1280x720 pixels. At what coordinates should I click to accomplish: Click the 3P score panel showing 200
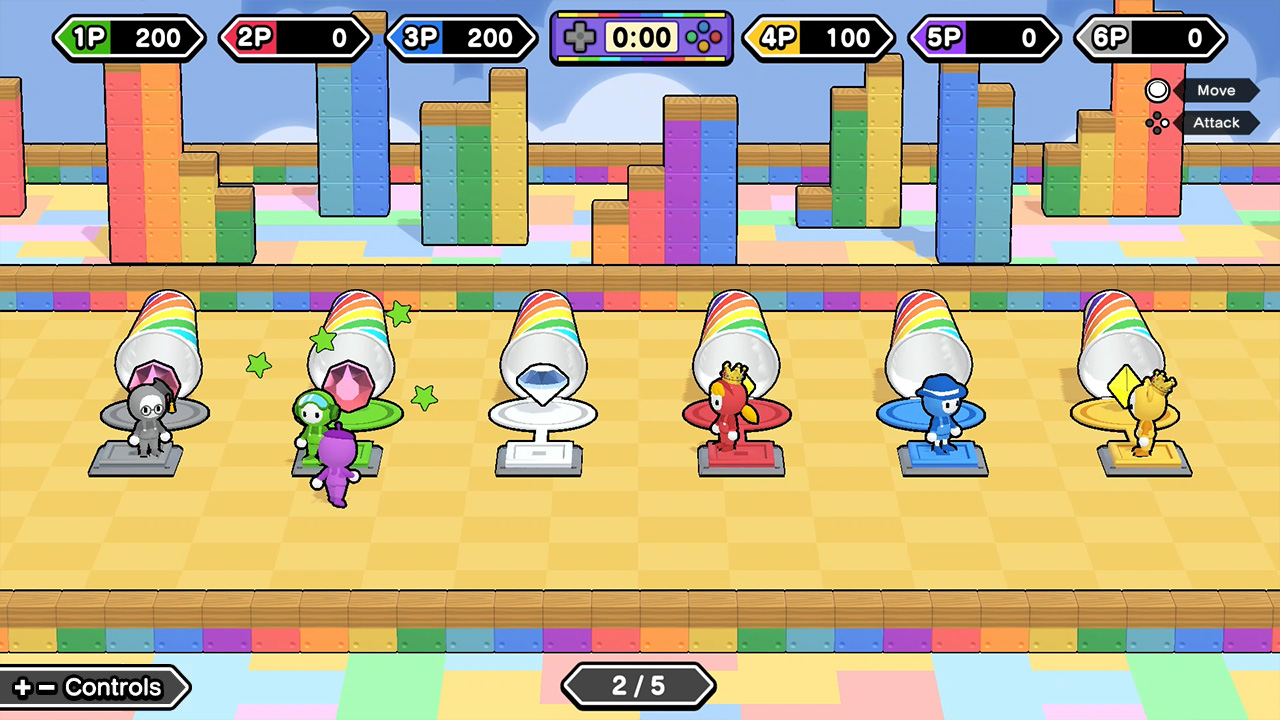(x=462, y=37)
